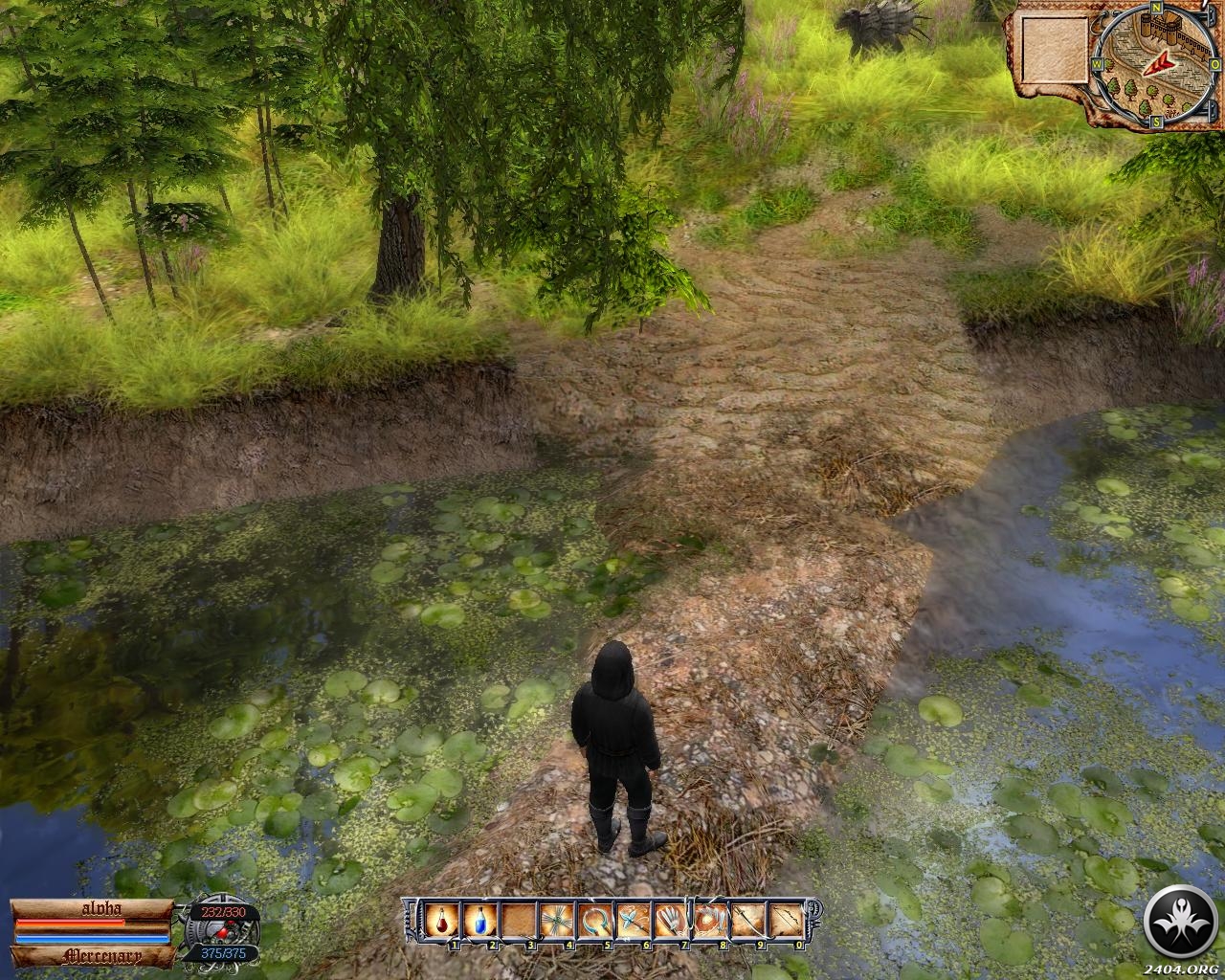Cast the winged wand spell in slot 6
This screenshot has height=980, width=1225.
tap(632, 922)
